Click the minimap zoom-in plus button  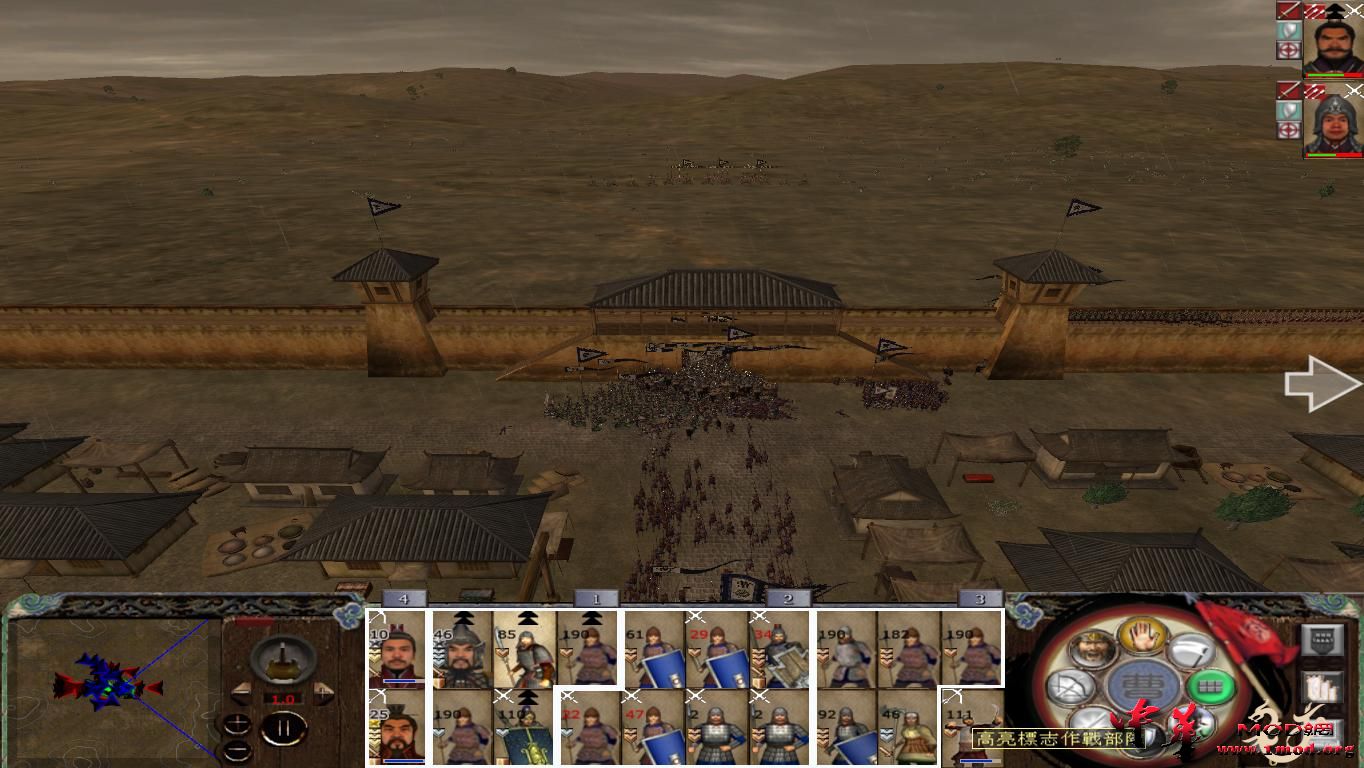238,723
